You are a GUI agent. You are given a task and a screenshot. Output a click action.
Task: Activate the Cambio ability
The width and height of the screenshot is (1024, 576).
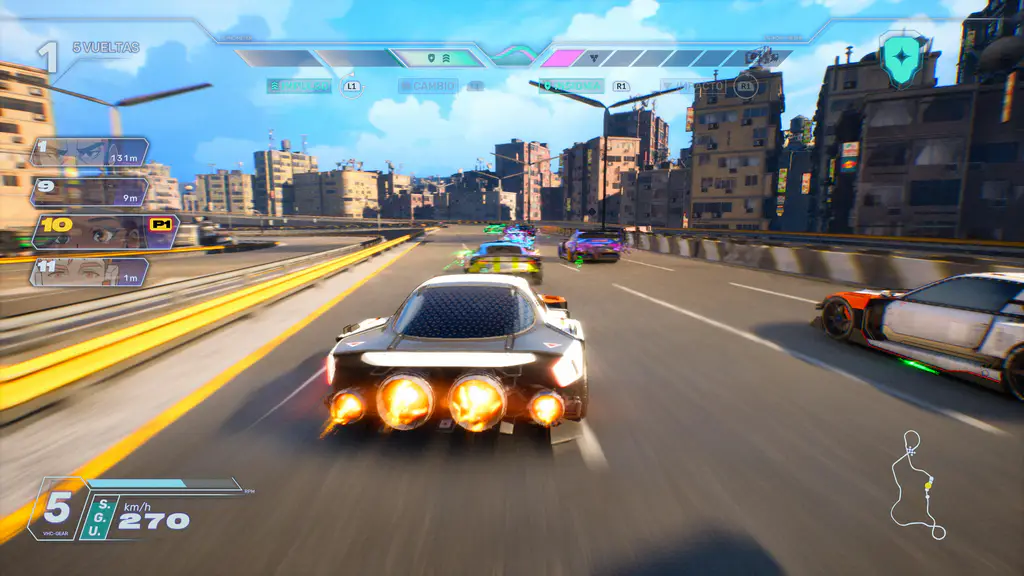[428, 87]
